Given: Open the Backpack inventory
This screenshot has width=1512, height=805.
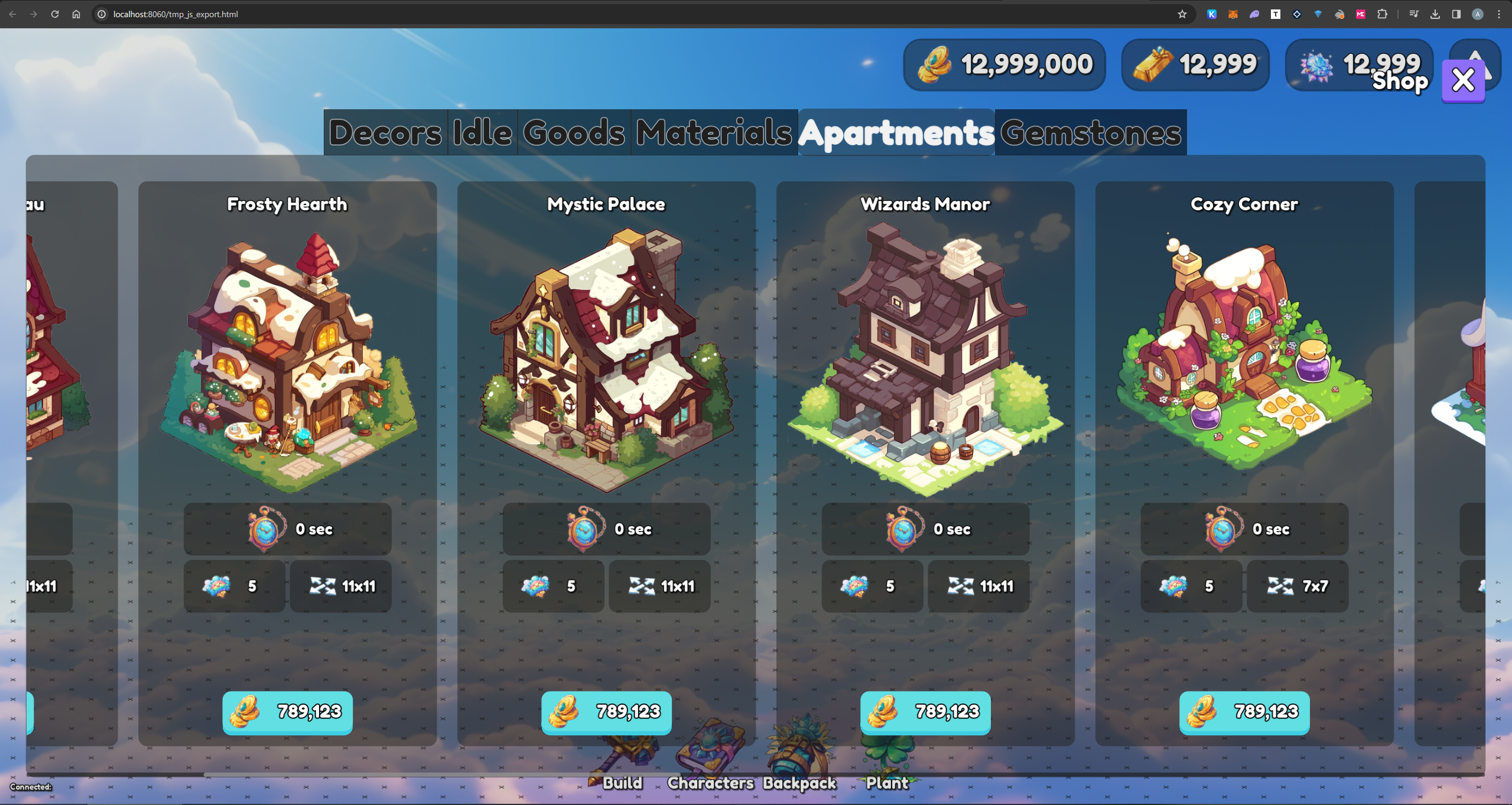Looking at the screenshot, I should 799,759.
